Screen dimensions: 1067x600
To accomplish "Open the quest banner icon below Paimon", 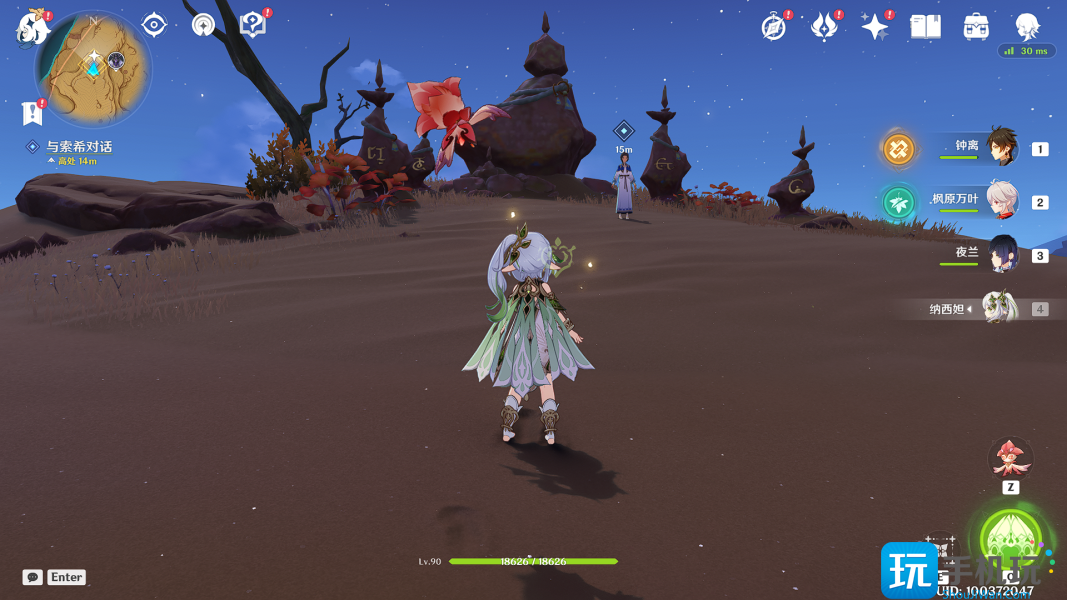I will point(32,113).
